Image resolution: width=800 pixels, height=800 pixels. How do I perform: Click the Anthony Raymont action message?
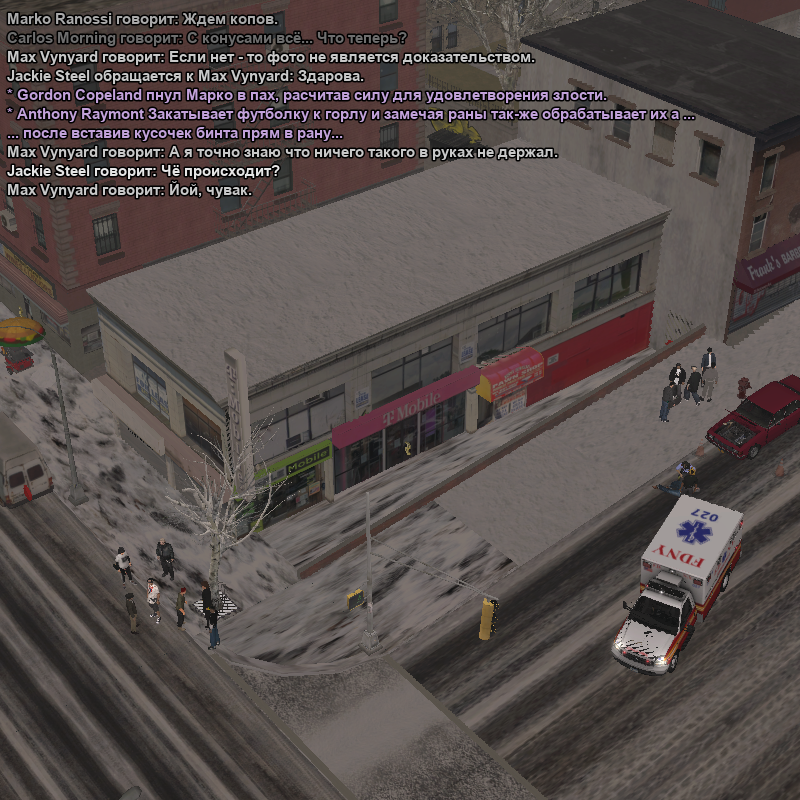point(350,114)
